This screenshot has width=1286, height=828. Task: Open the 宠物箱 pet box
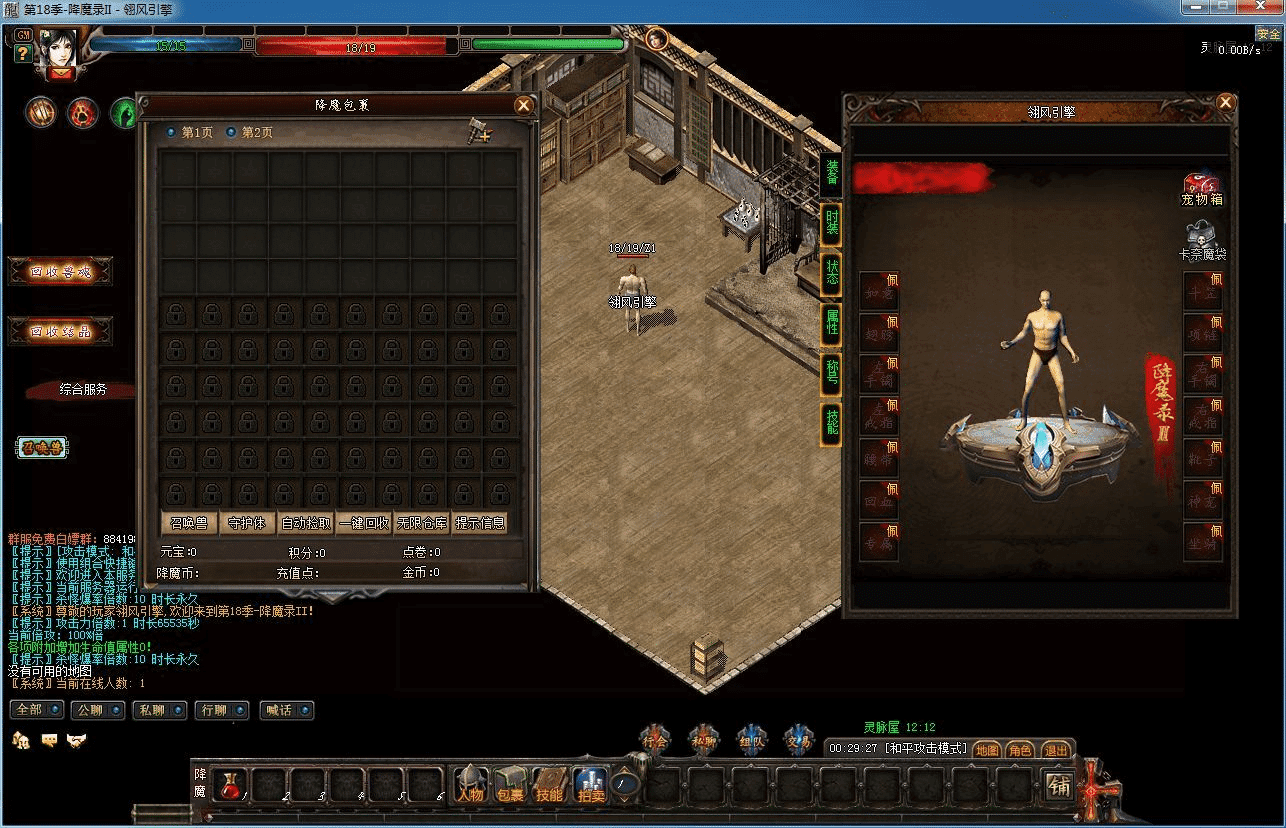1202,188
